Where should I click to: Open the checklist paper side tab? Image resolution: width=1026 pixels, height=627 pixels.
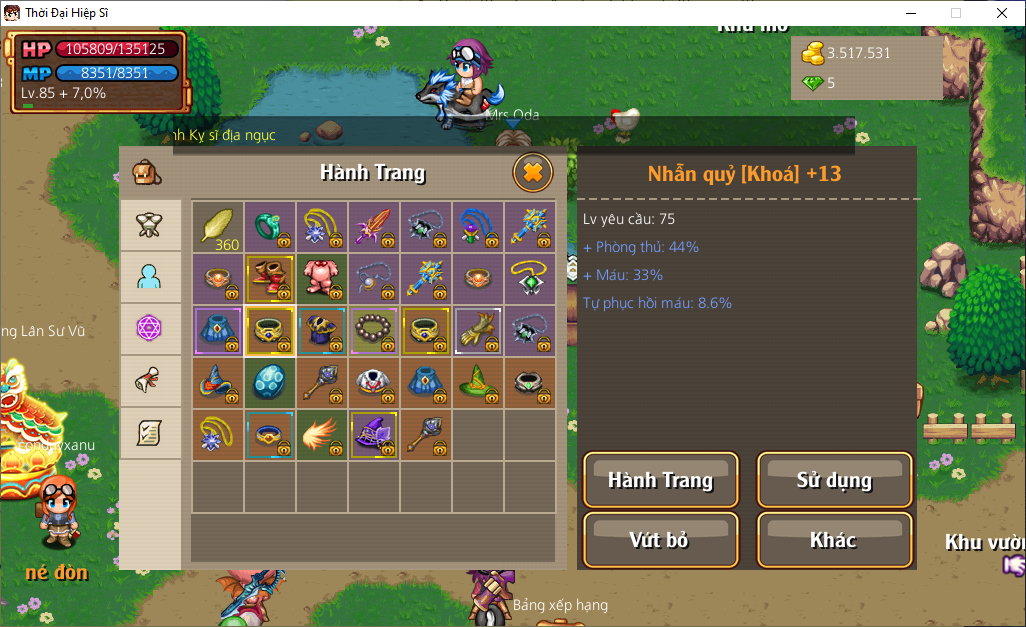(x=150, y=433)
